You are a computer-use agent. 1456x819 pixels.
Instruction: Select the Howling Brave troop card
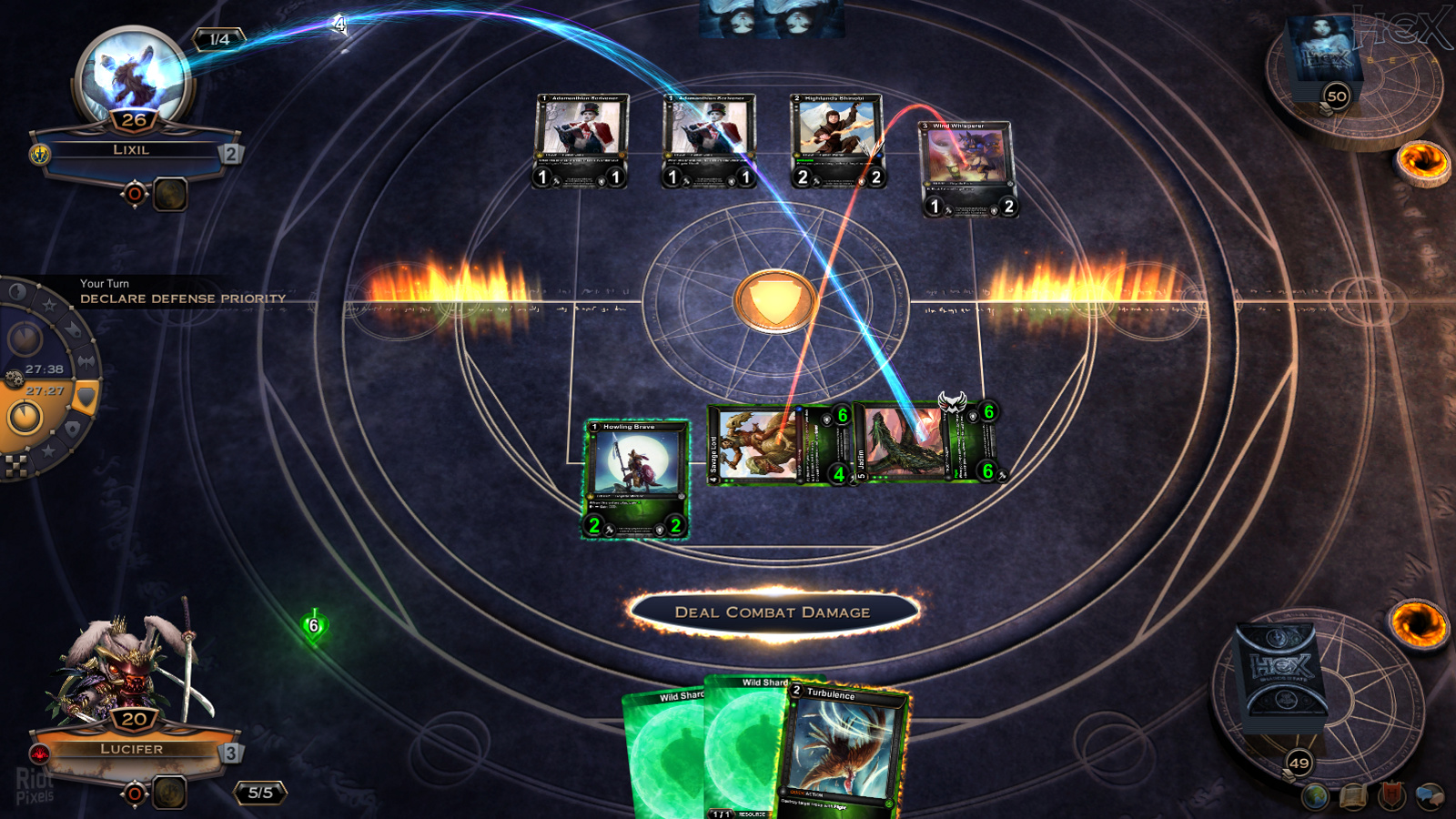click(x=635, y=479)
